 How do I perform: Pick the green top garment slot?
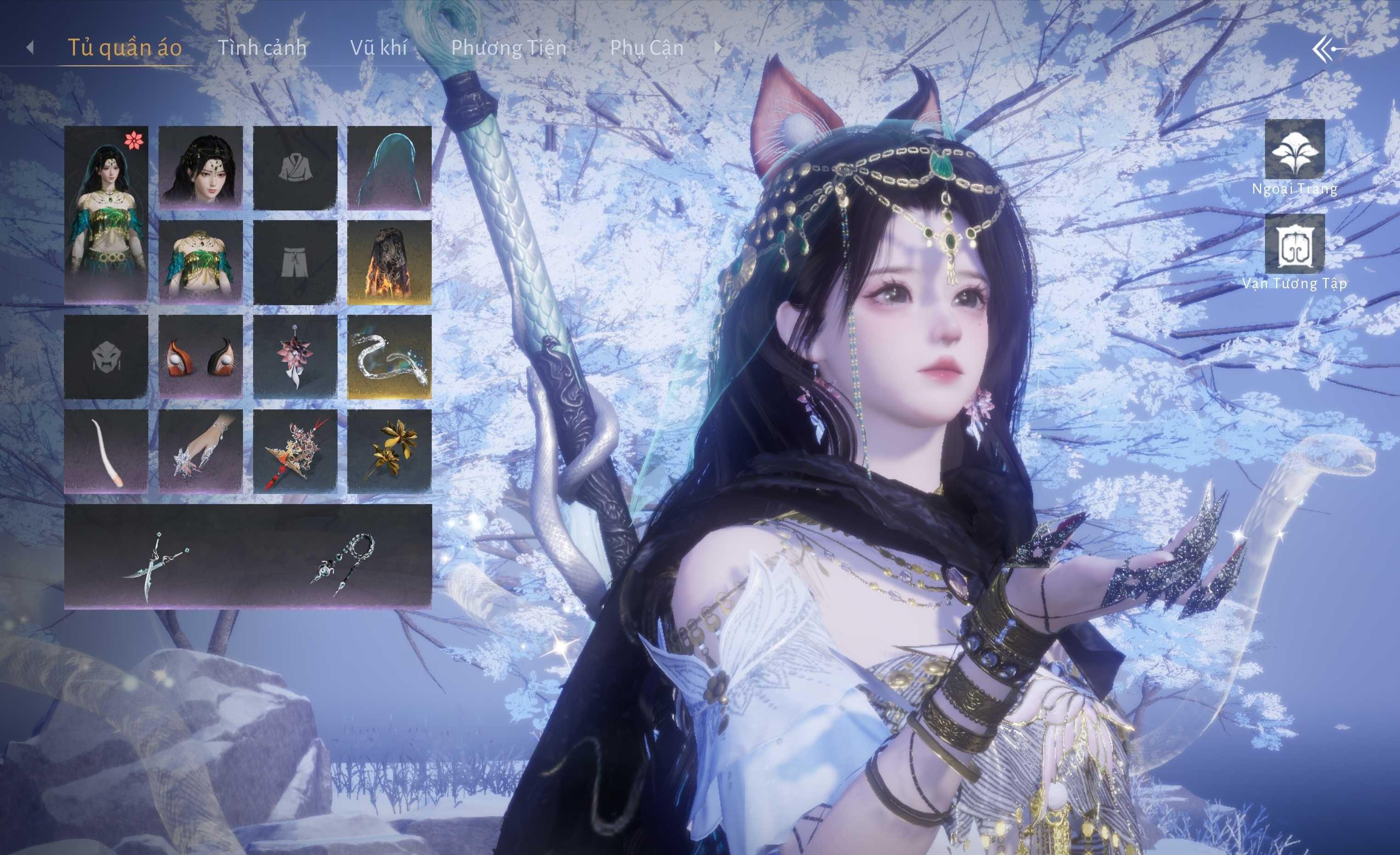pos(201,261)
